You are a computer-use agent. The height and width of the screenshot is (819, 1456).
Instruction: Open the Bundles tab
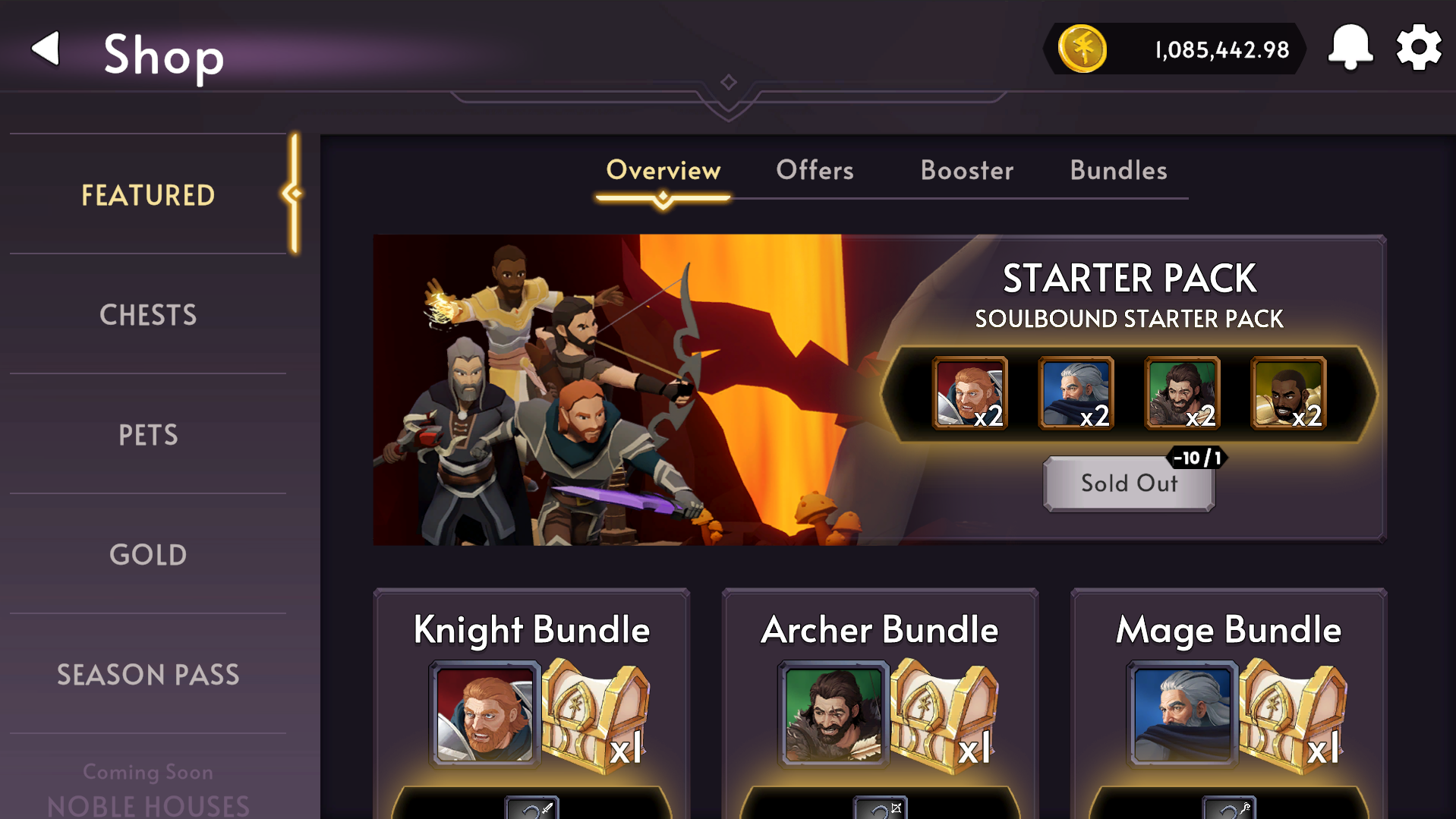pyautogui.click(x=1117, y=171)
